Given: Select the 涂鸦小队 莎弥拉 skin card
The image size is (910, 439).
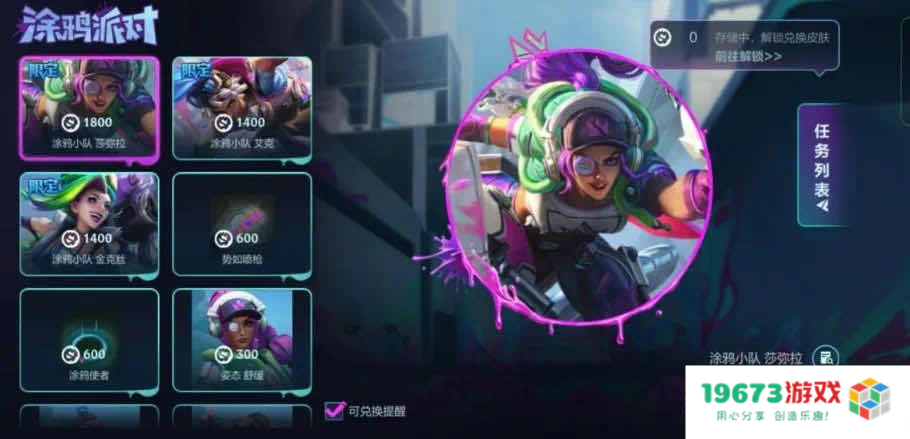Looking at the screenshot, I should (89, 108).
